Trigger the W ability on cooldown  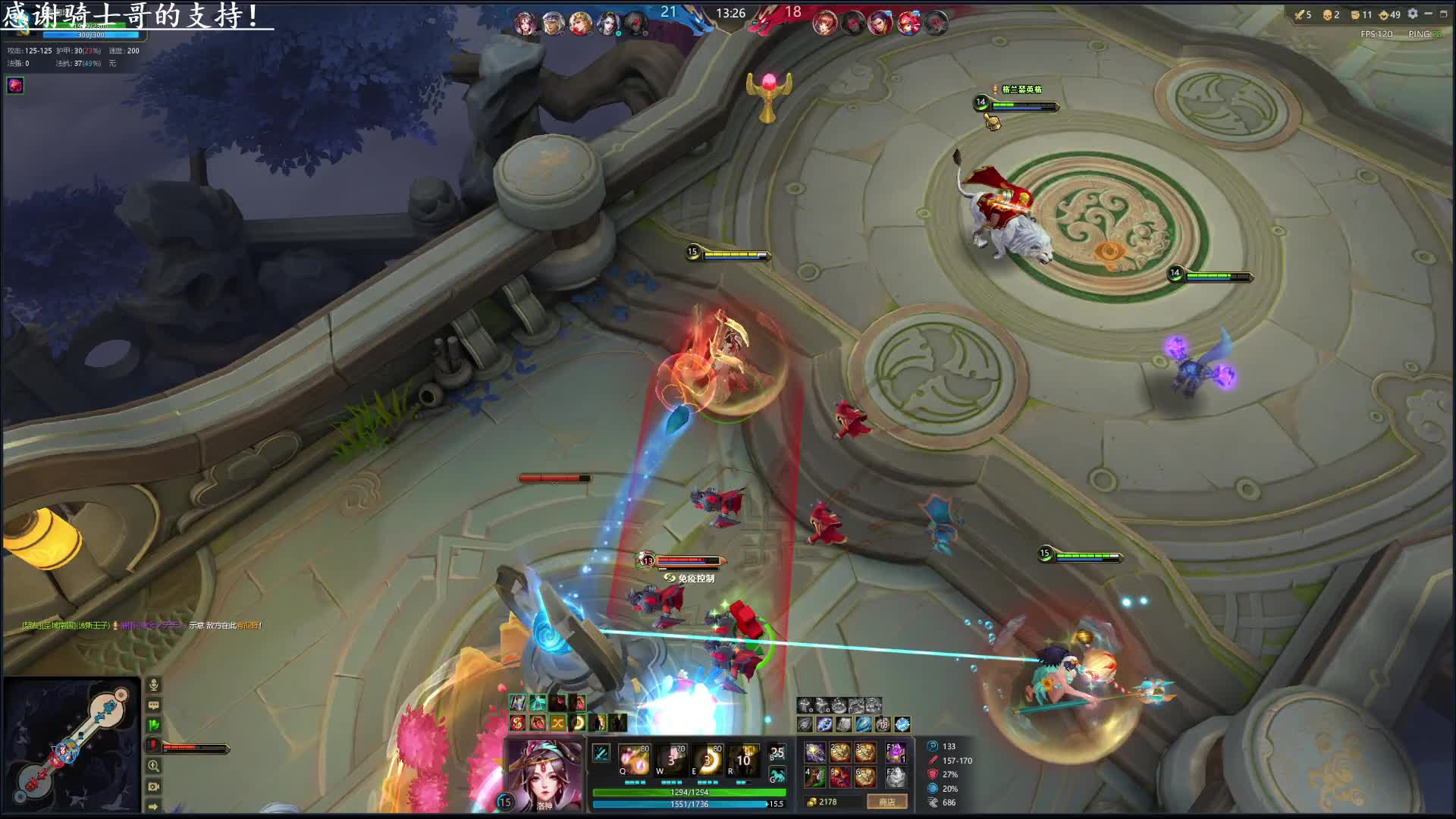point(670,760)
